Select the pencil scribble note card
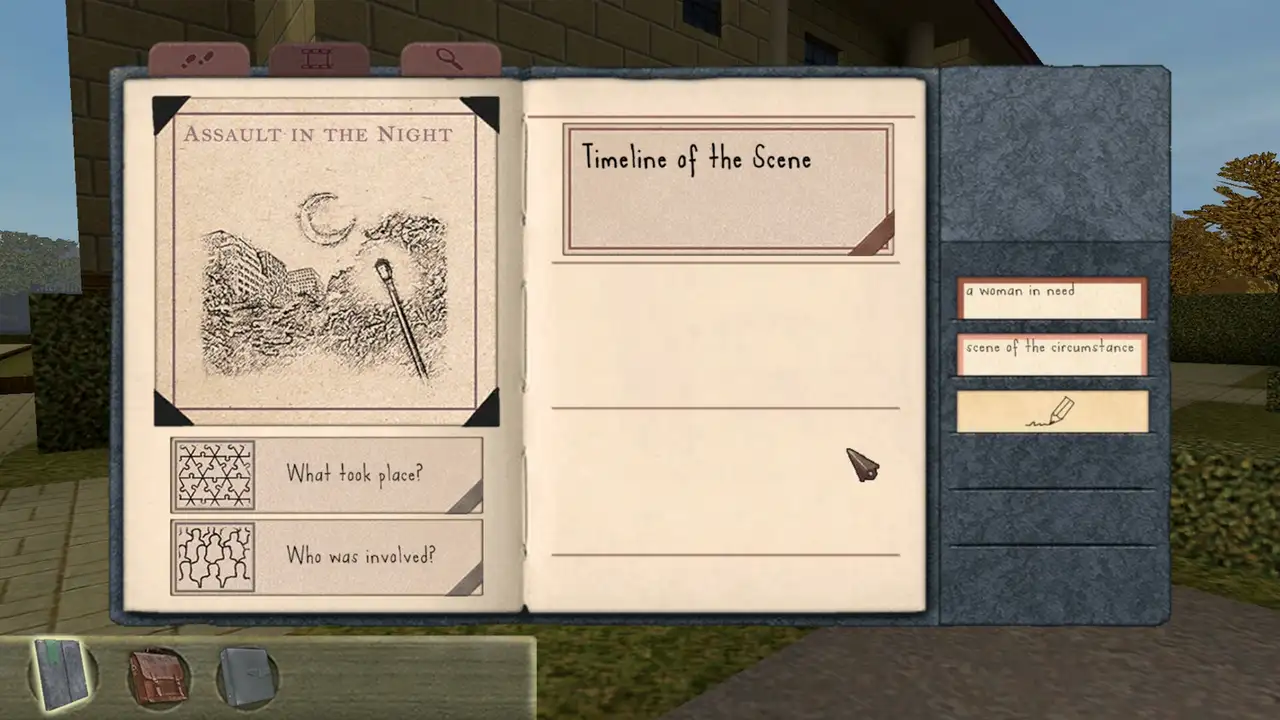1280x720 pixels. click(x=1052, y=411)
